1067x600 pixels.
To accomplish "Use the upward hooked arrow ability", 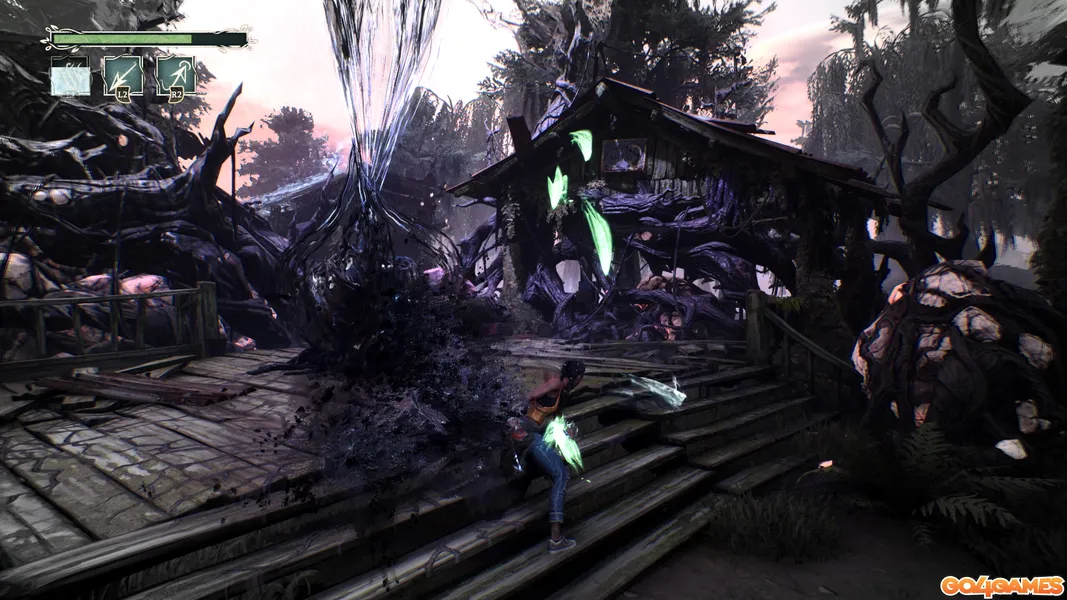I will [x=175, y=77].
